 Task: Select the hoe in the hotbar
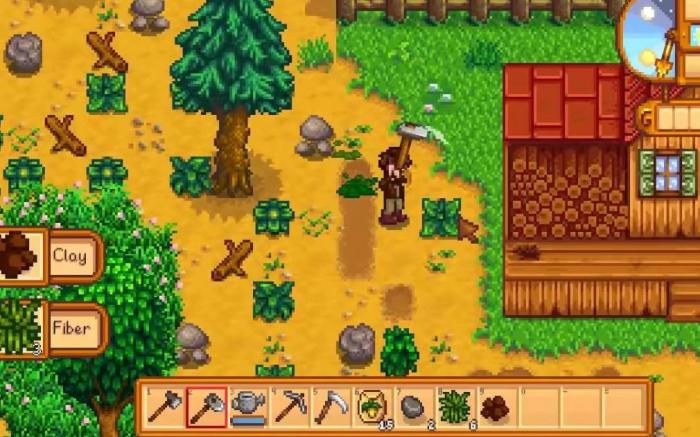(x=206, y=407)
